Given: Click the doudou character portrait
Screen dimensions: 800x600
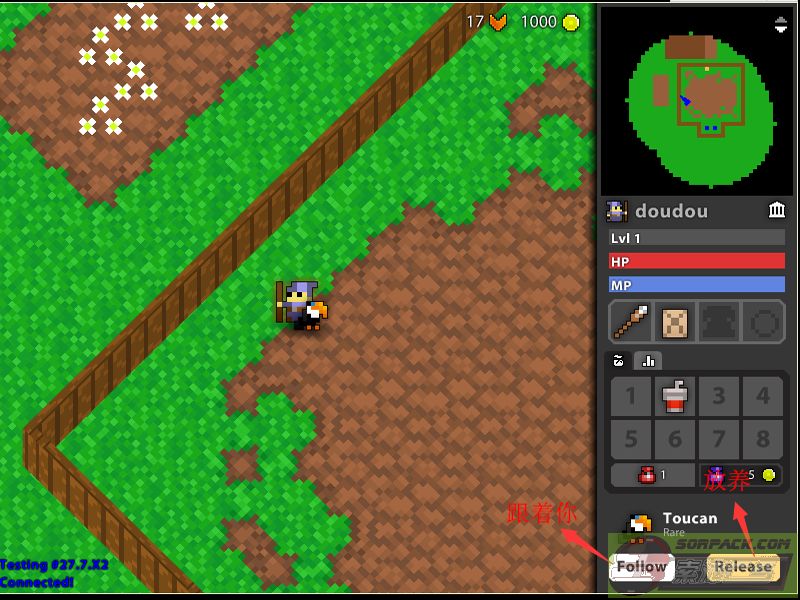Looking at the screenshot, I should [617, 211].
